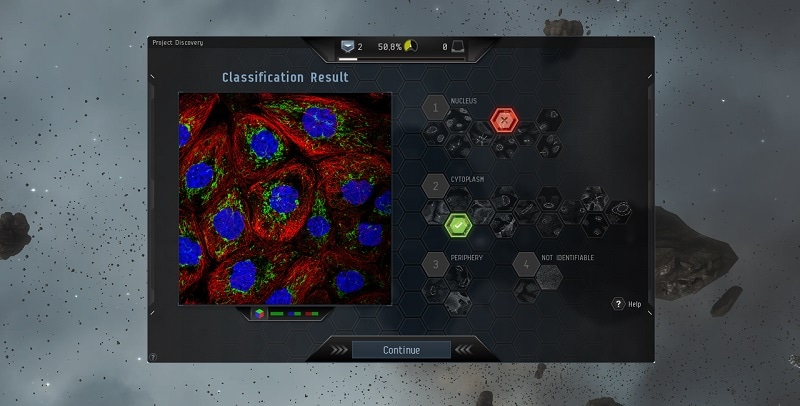Select the green checkmark cytoplasm hexagon
This screenshot has height=406, width=800.
tap(457, 226)
